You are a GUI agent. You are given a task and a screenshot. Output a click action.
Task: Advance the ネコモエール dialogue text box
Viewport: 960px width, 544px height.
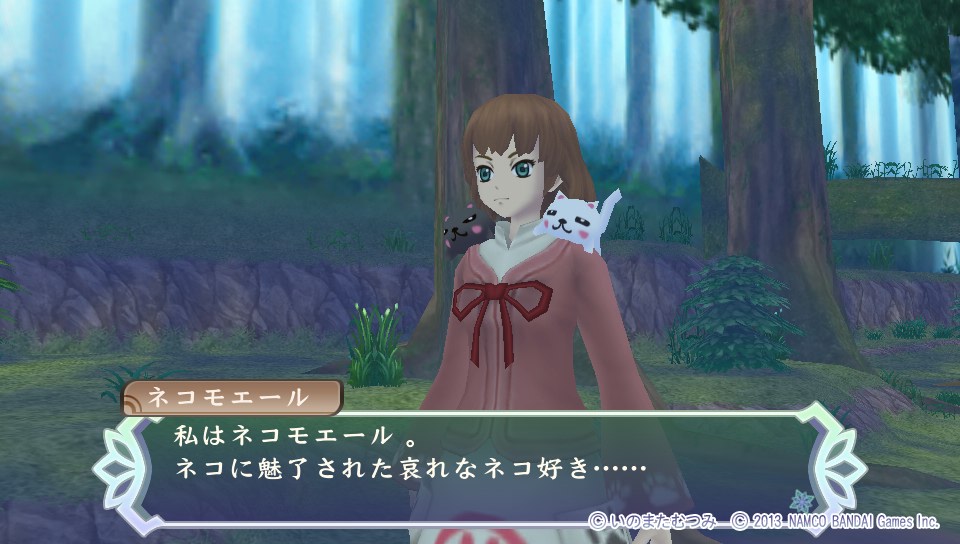click(x=478, y=464)
